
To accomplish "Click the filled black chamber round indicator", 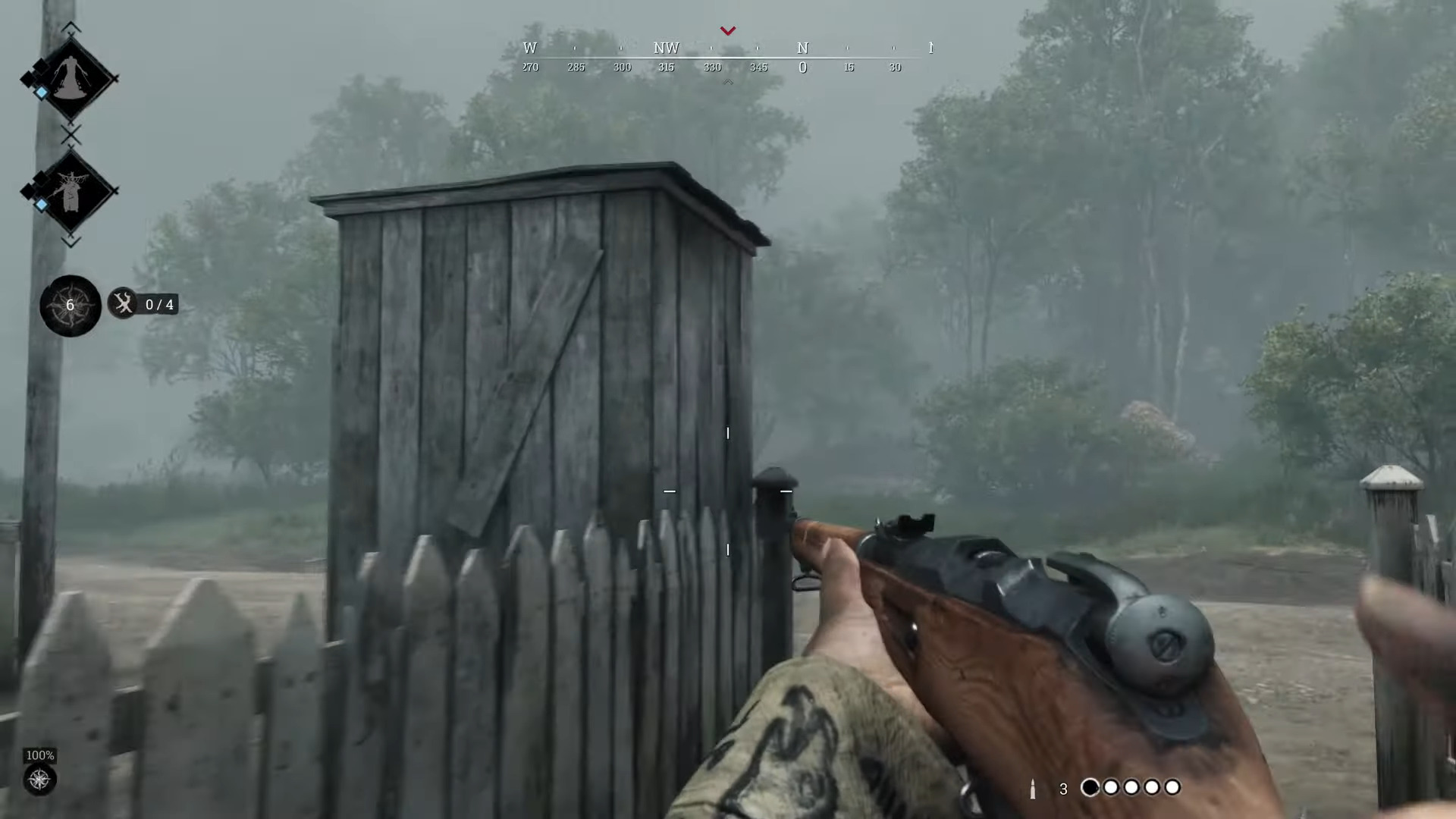I will (x=1090, y=788).
